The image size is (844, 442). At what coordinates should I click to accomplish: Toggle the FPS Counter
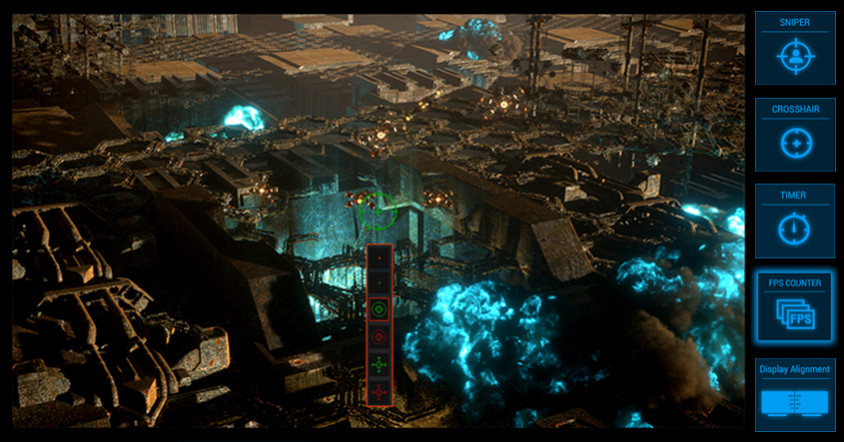[x=795, y=309]
